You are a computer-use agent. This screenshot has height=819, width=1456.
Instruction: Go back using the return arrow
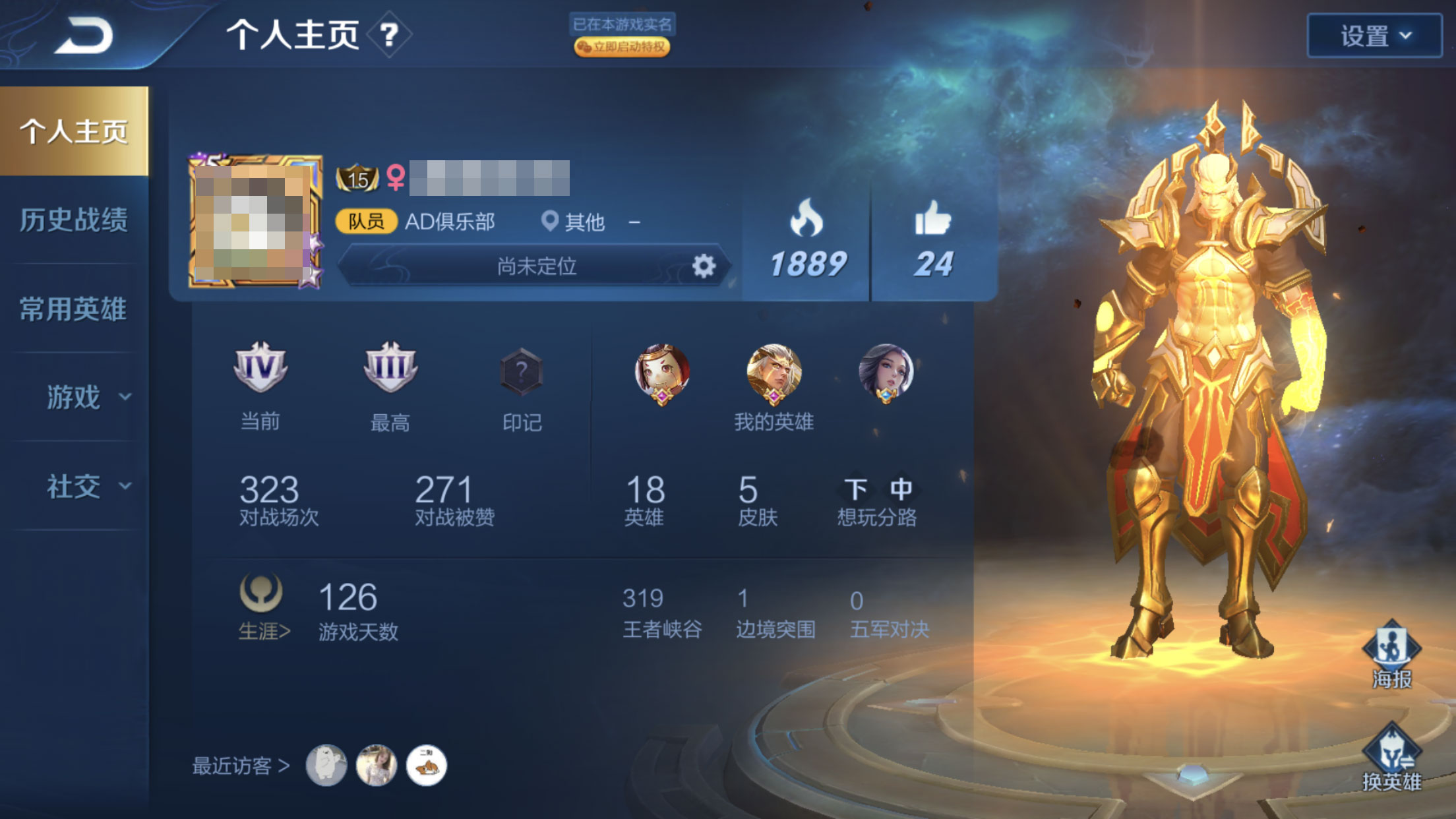(x=84, y=36)
